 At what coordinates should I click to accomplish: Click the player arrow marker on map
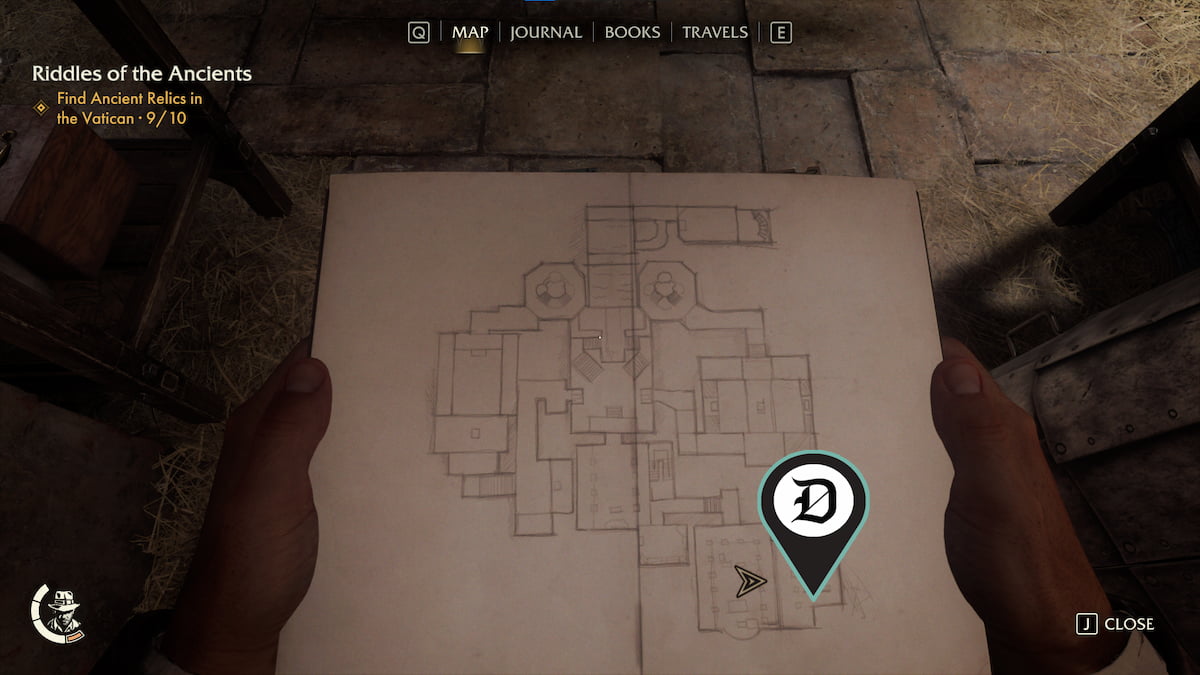[x=749, y=581]
